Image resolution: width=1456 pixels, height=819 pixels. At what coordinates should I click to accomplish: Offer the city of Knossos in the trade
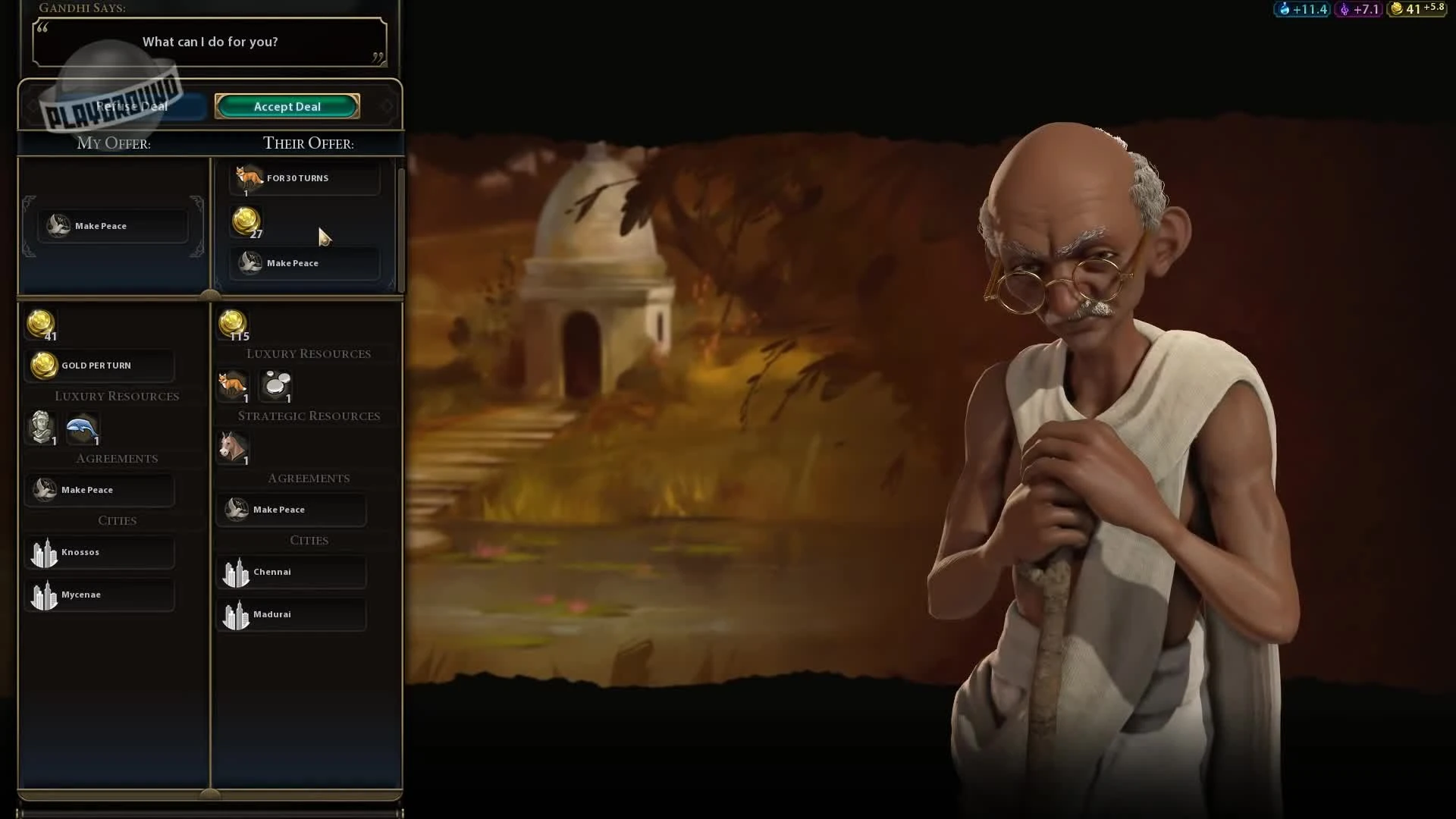click(99, 552)
